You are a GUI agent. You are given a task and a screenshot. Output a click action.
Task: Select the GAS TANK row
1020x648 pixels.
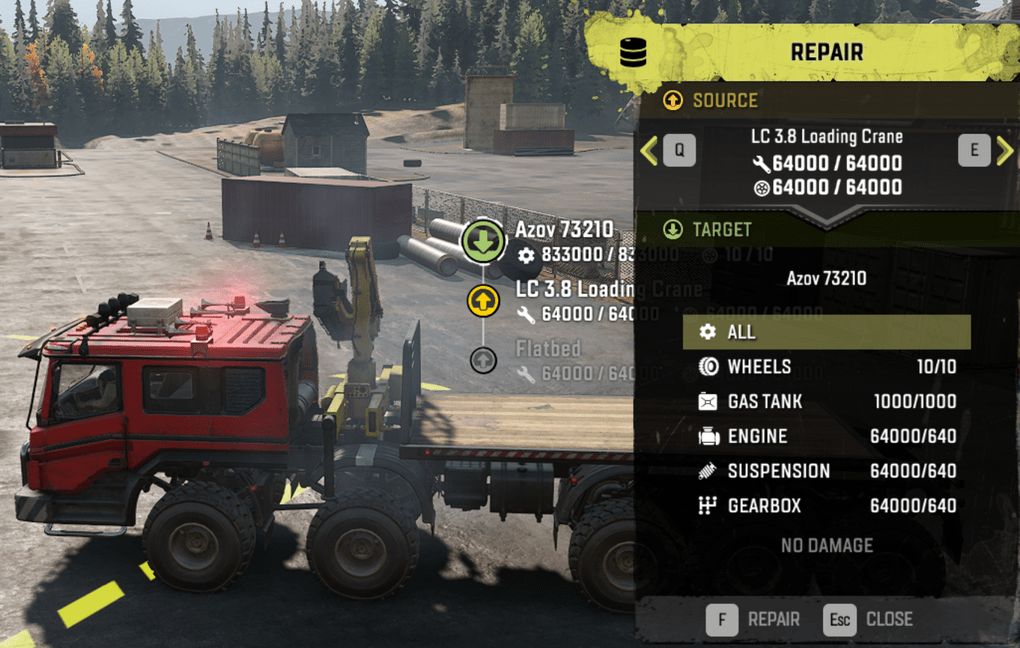(x=826, y=402)
